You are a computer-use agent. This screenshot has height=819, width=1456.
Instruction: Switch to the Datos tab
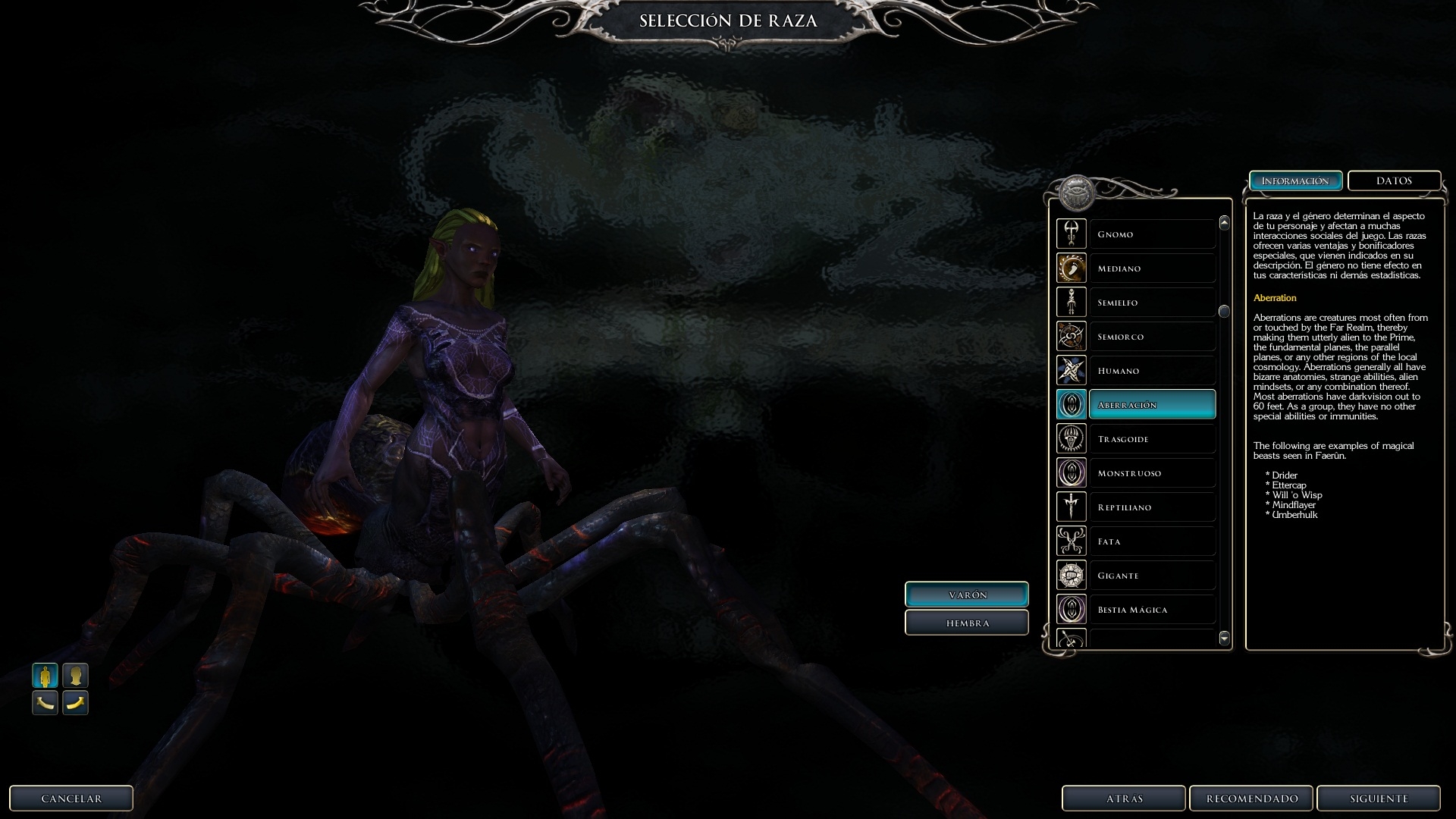point(1394,181)
